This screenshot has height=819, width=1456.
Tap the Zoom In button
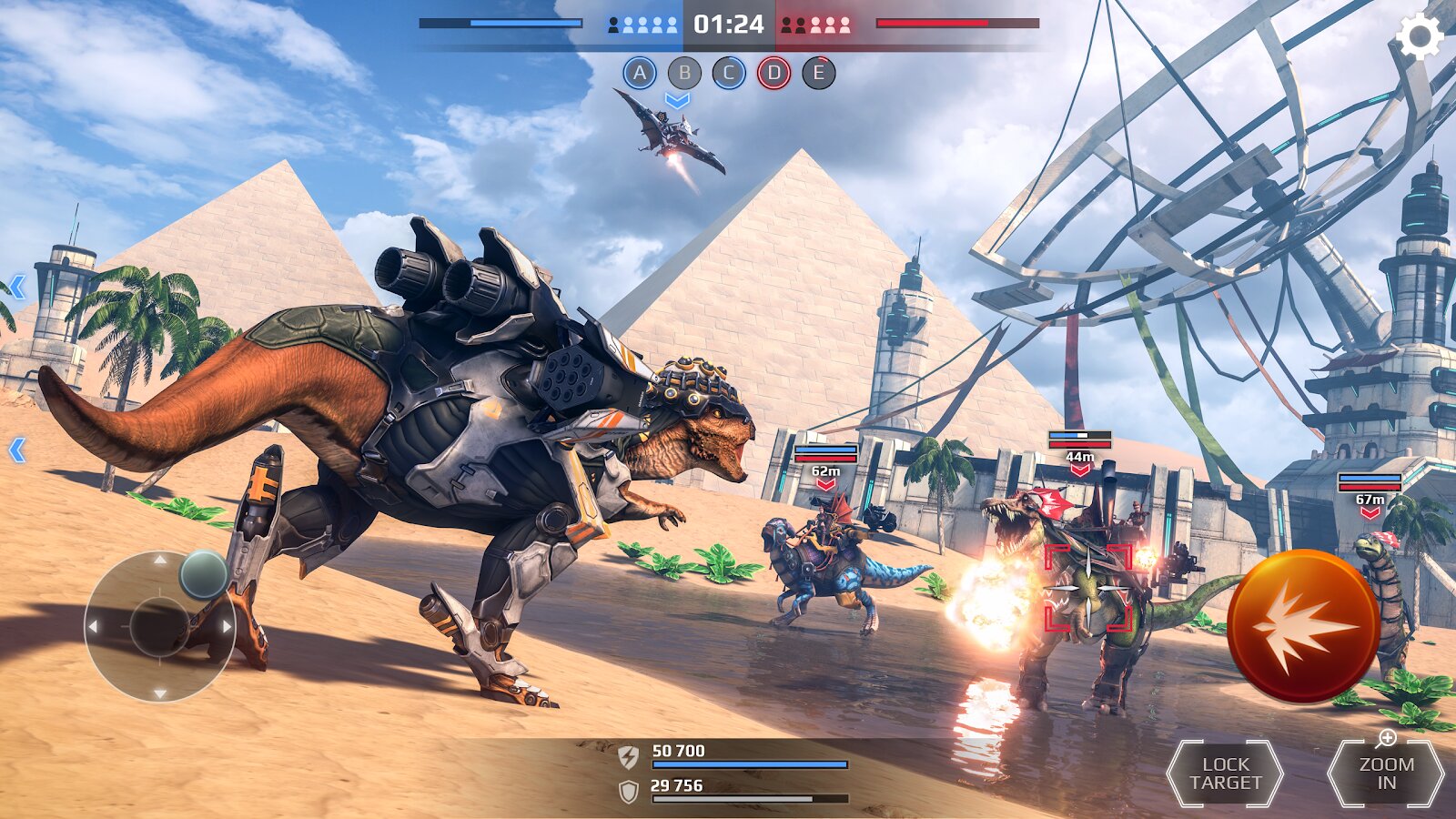pos(1386,773)
